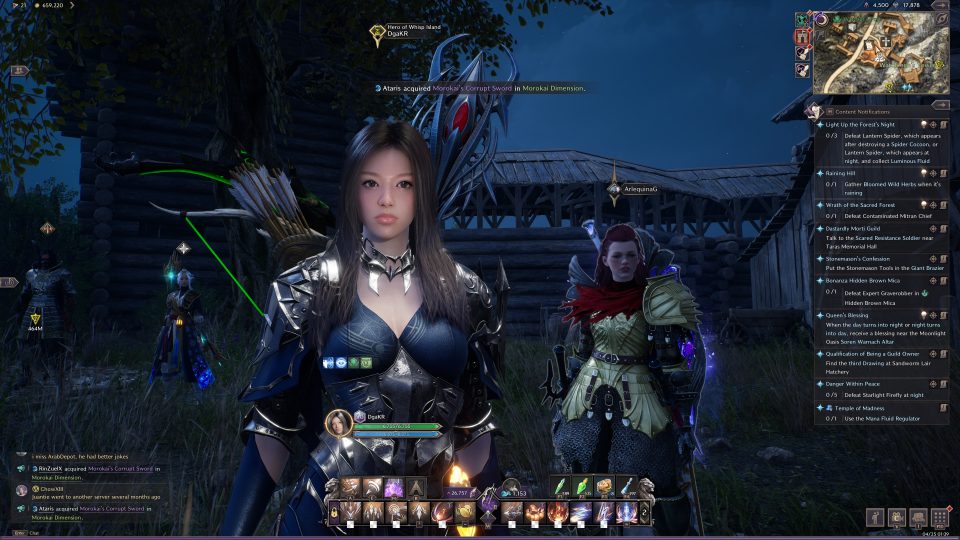Open the camera mode button

(896, 517)
